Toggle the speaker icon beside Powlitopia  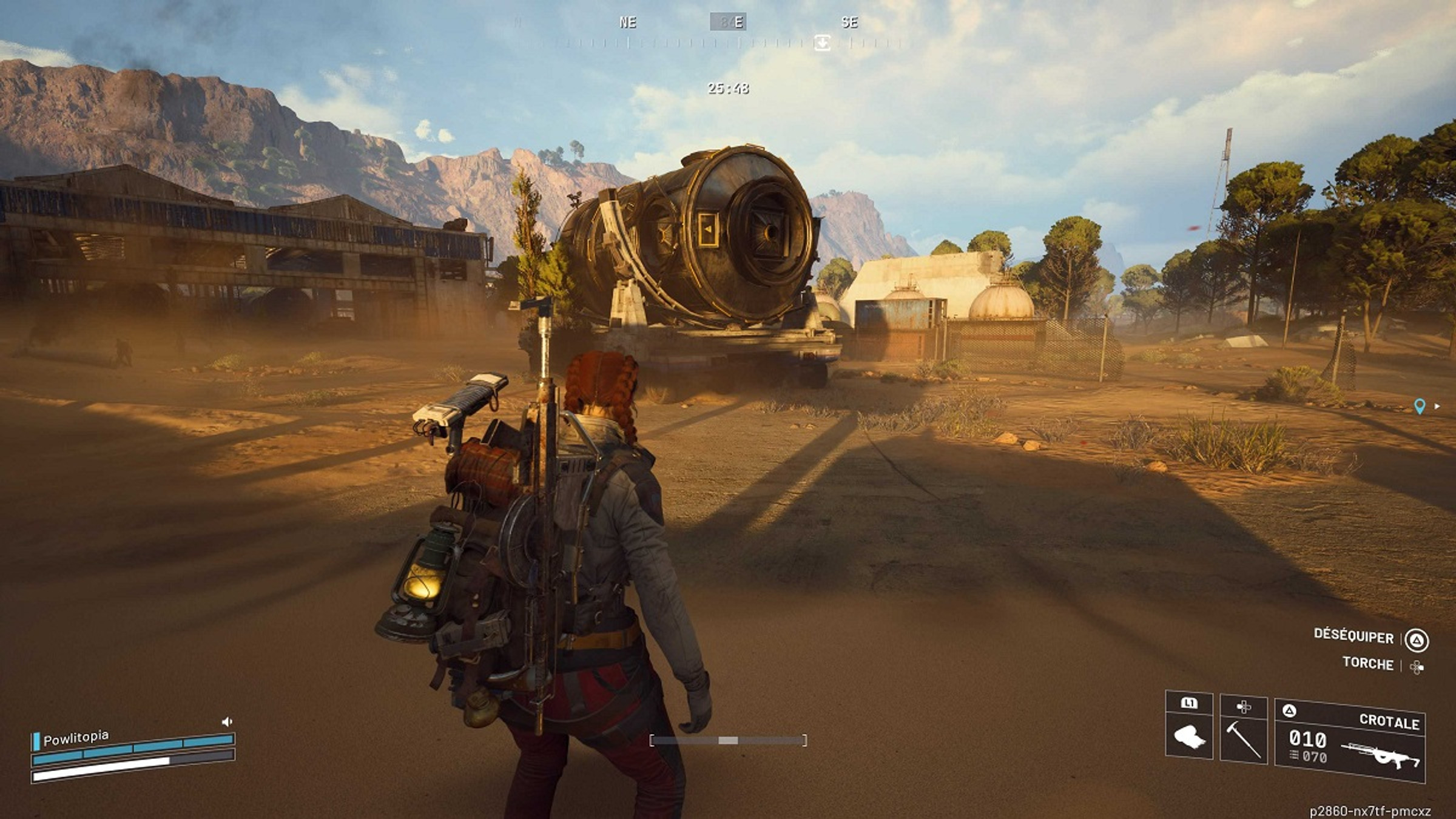227,721
